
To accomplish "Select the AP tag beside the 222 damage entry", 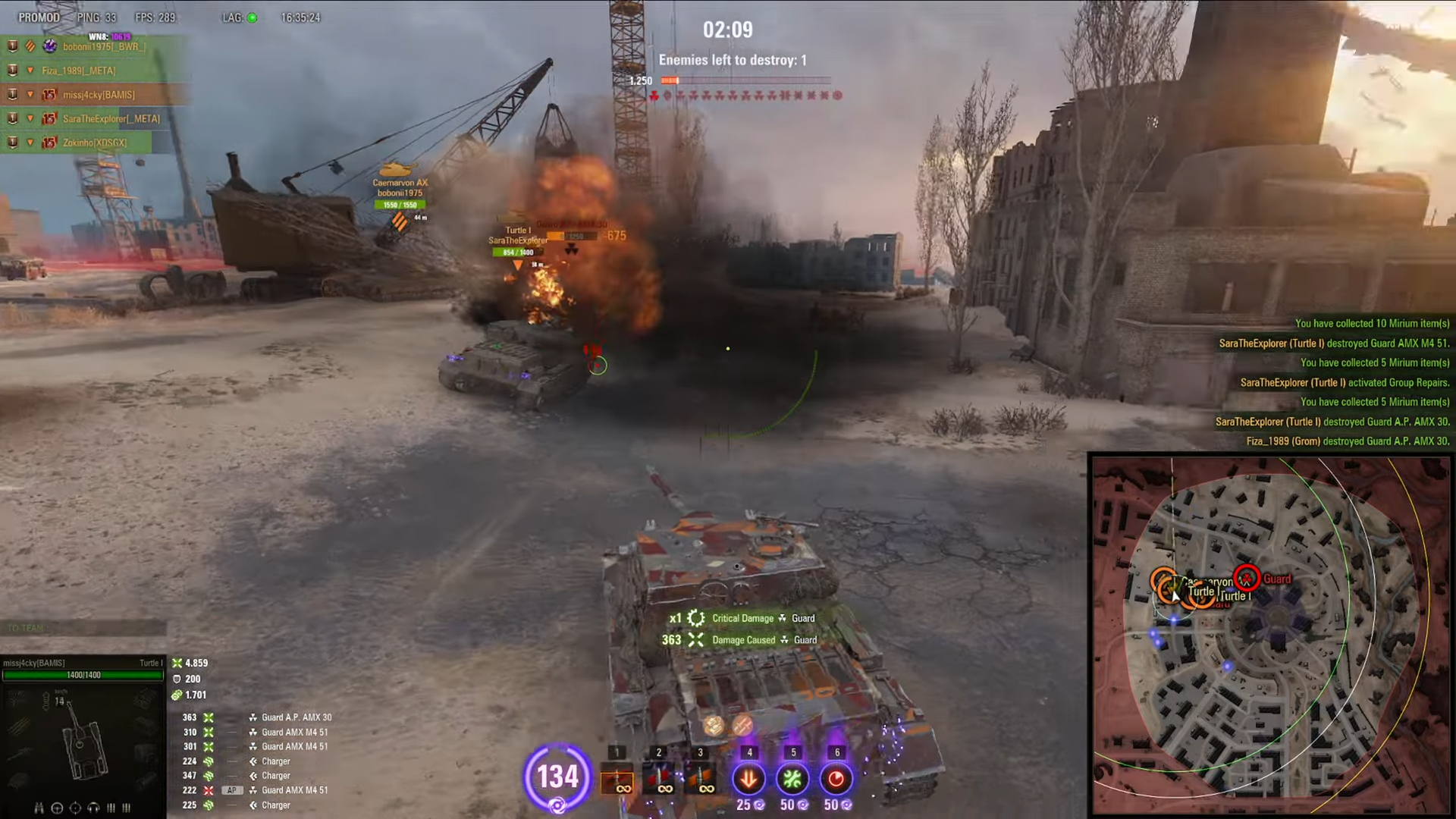I will pyautogui.click(x=232, y=790).
